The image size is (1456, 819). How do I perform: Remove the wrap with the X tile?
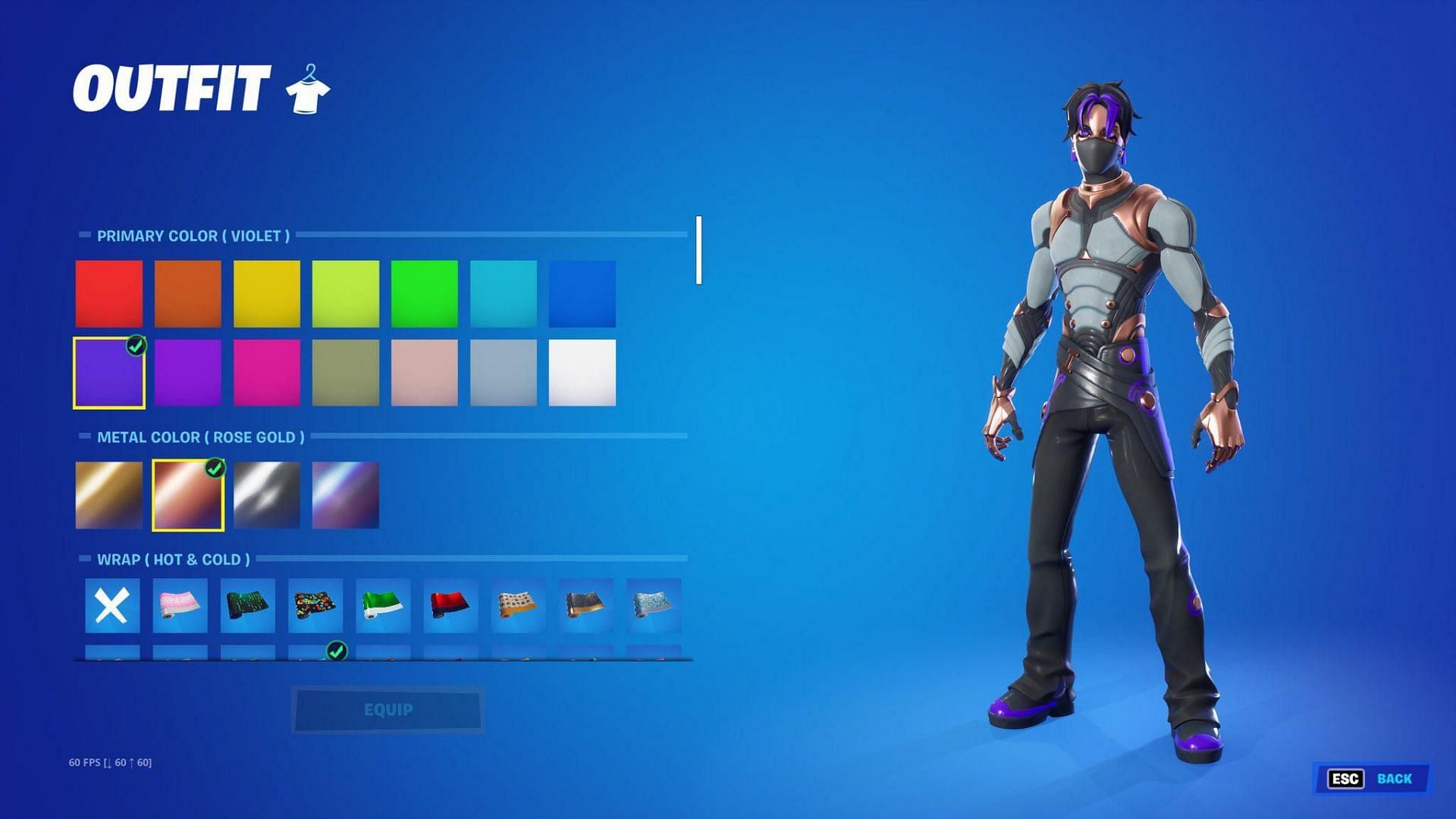coord(112,606)
